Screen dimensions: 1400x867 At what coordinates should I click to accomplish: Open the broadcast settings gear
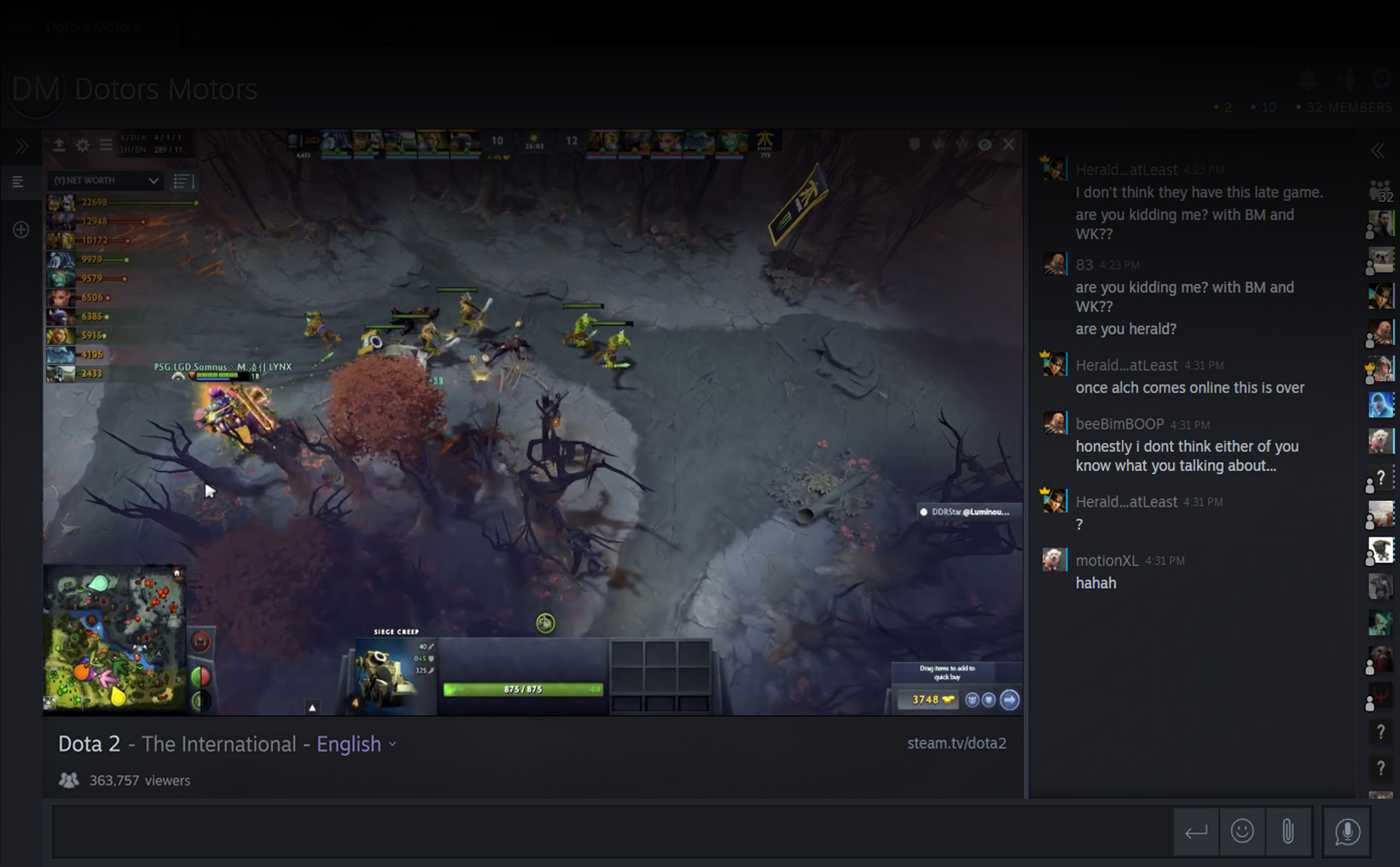pyautogui.click(x=82, y=145)
